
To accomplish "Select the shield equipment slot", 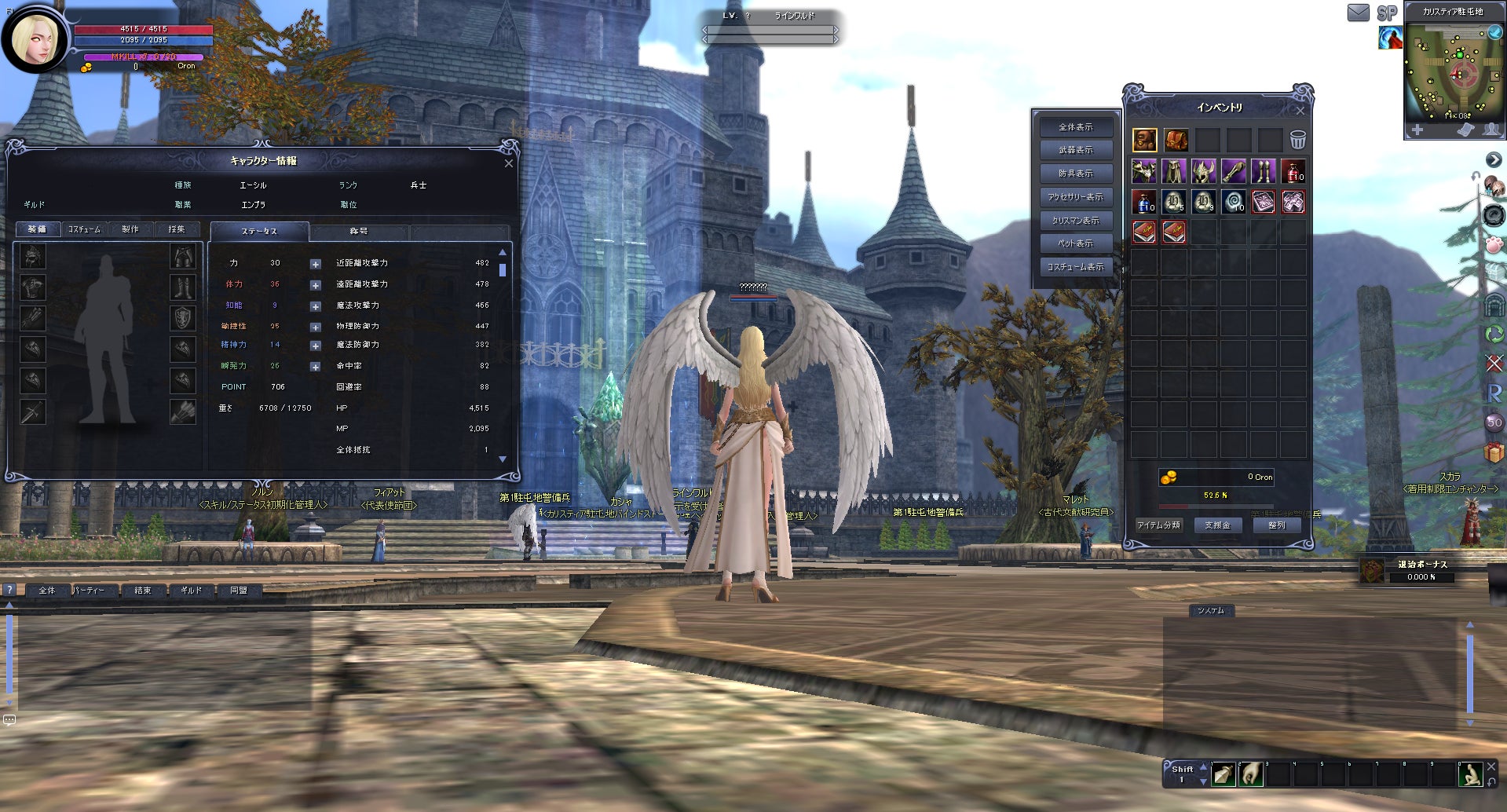I will point(183,318).
